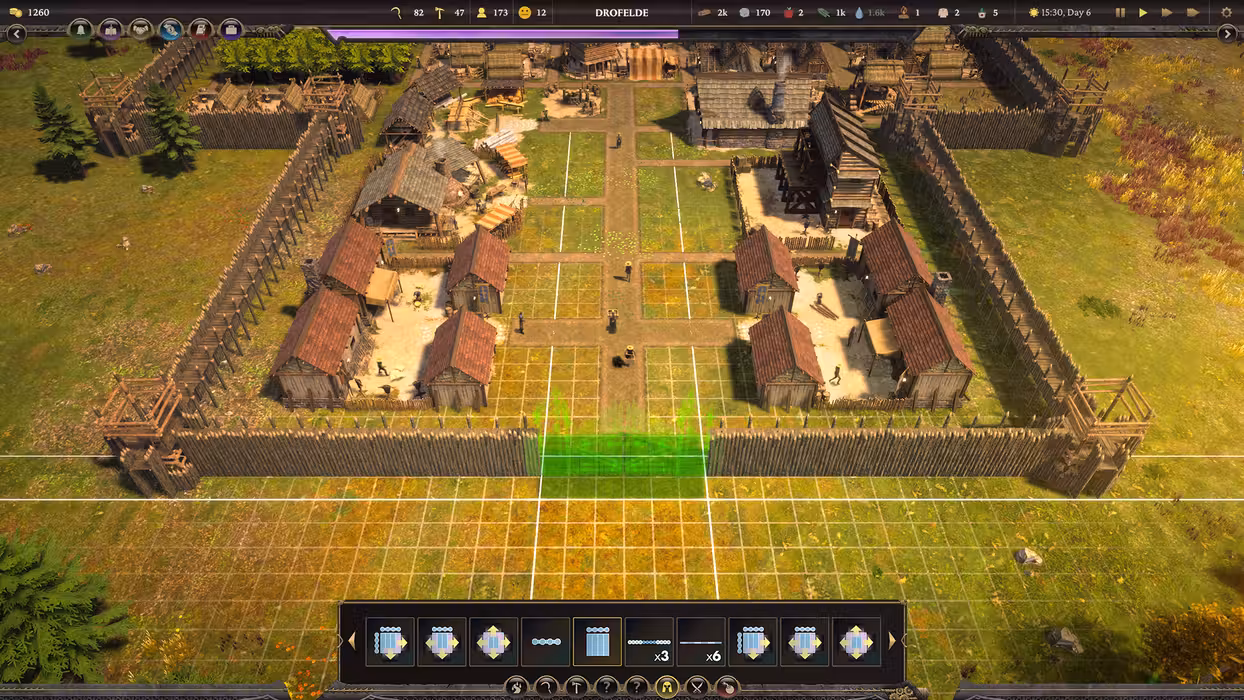This screenshot has height=700, width=1244.
Task: Pause the game
Action: (1120, 13)
